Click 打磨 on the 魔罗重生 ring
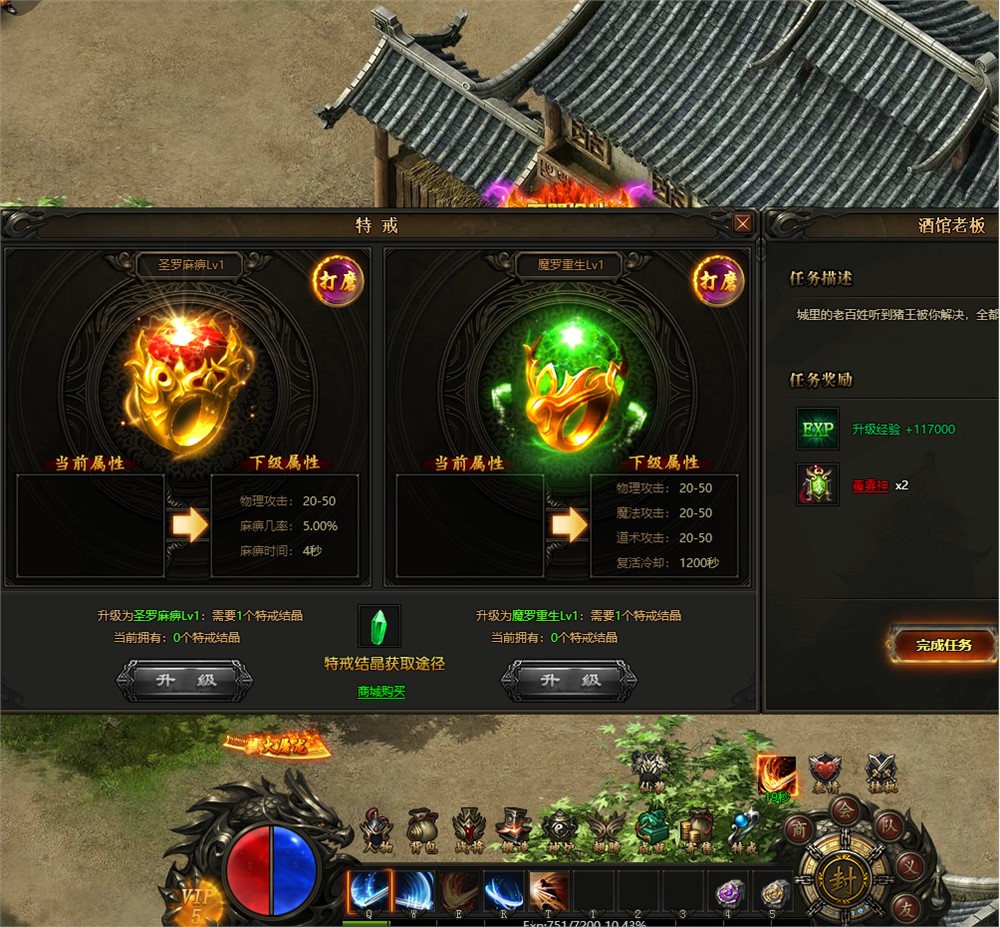Viewport: 1000px width, 927px height. pyautogui.click(x=718, y=281)
